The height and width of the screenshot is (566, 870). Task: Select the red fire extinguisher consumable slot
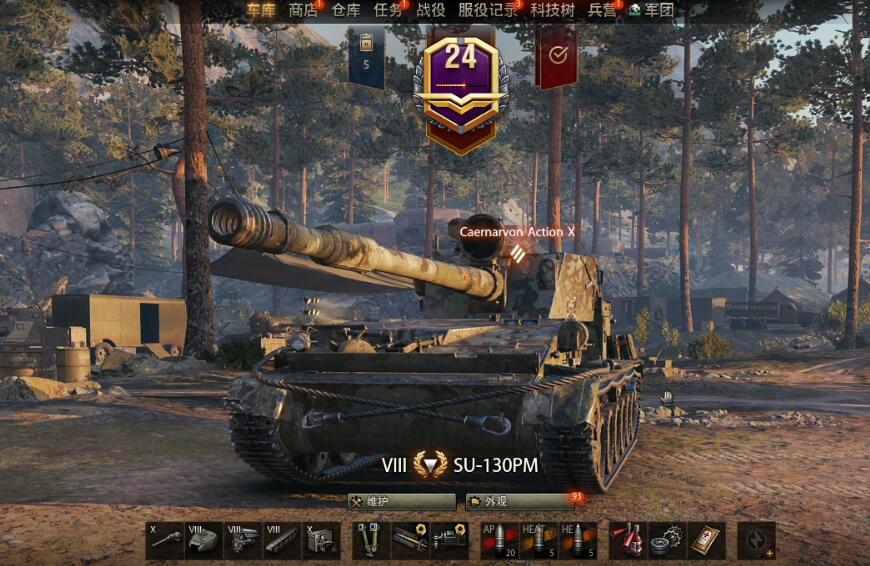(628, 540)
